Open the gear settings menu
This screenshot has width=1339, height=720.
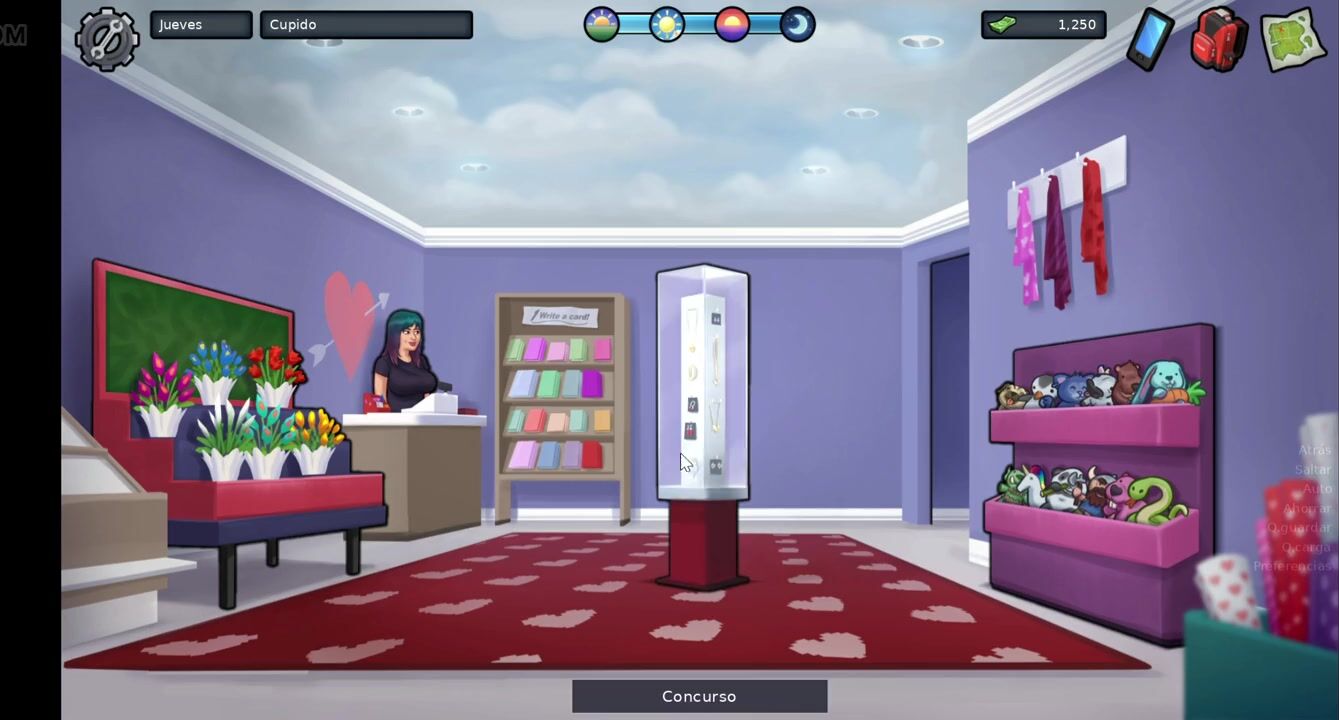107,39
